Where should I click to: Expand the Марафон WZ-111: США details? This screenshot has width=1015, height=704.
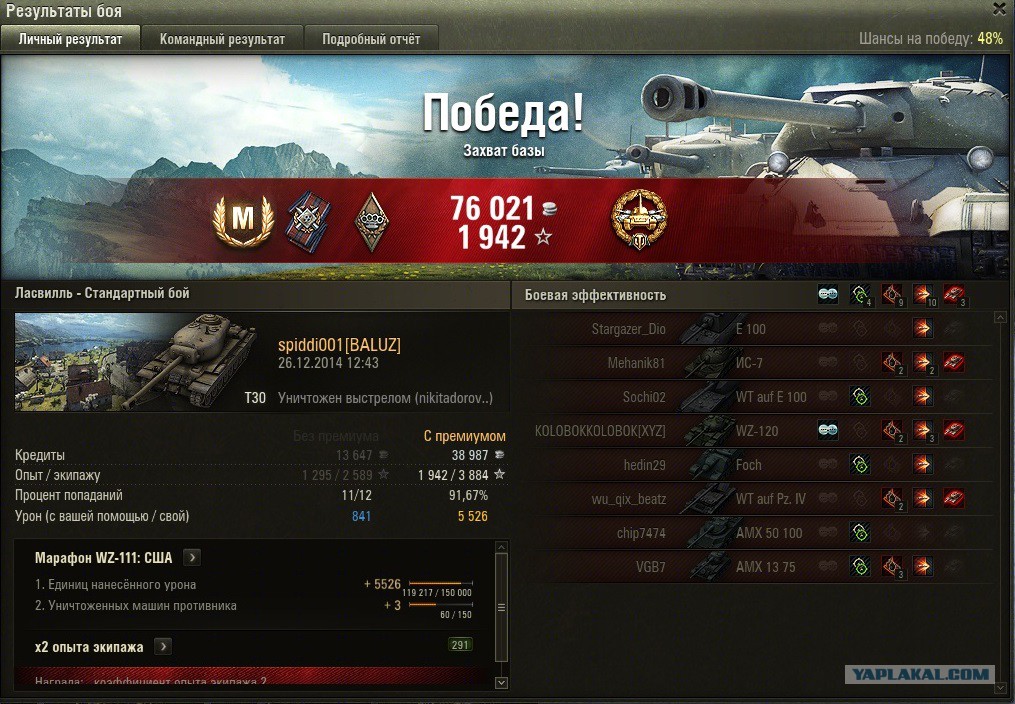coord(193,558)
